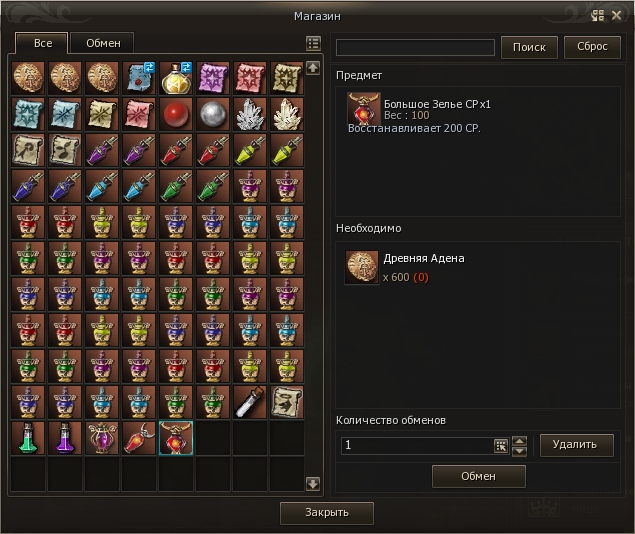Confirm the trade with the Обмен button
The height and width of the screenshot is (534, 635).
tap(478, 476)
